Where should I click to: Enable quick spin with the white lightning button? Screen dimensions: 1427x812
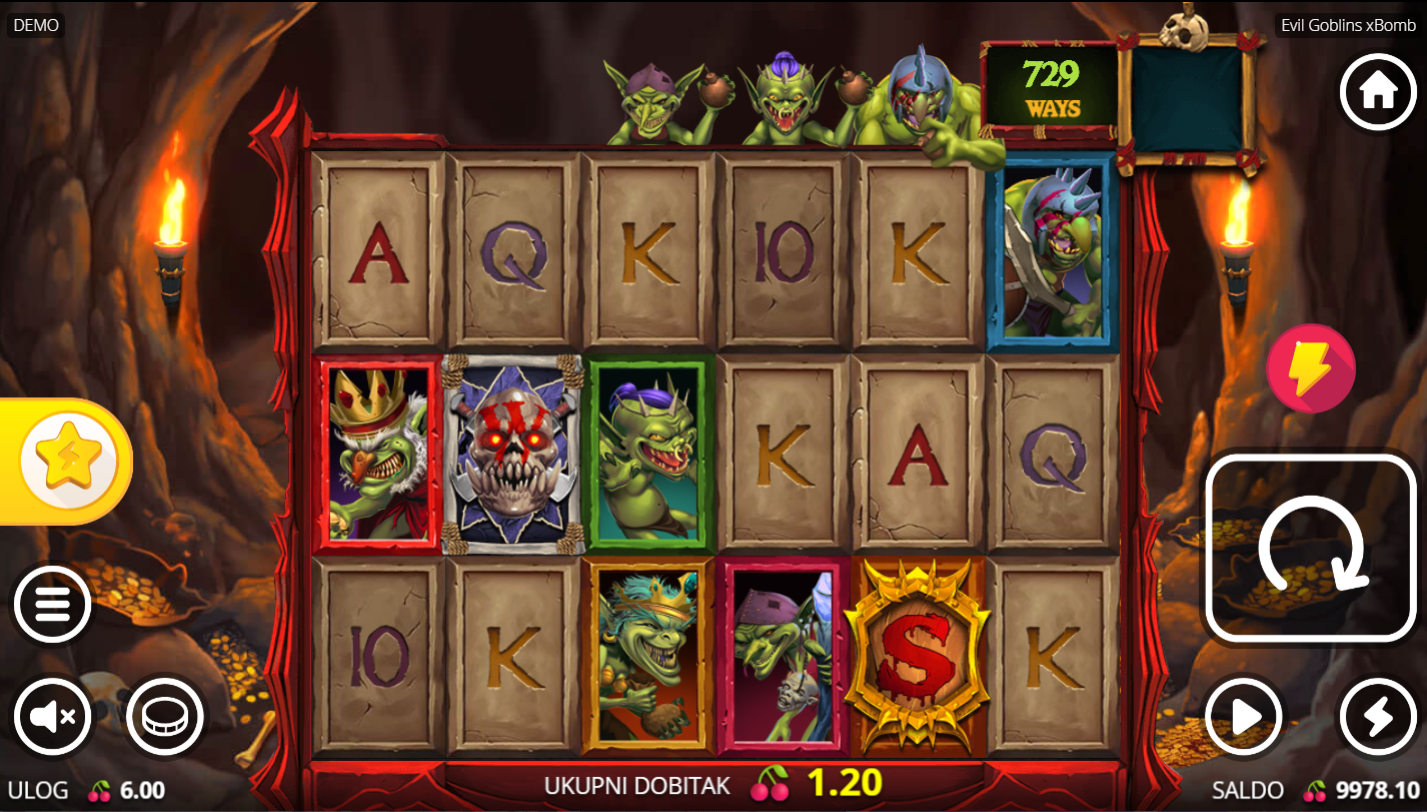coord(1377,716)
